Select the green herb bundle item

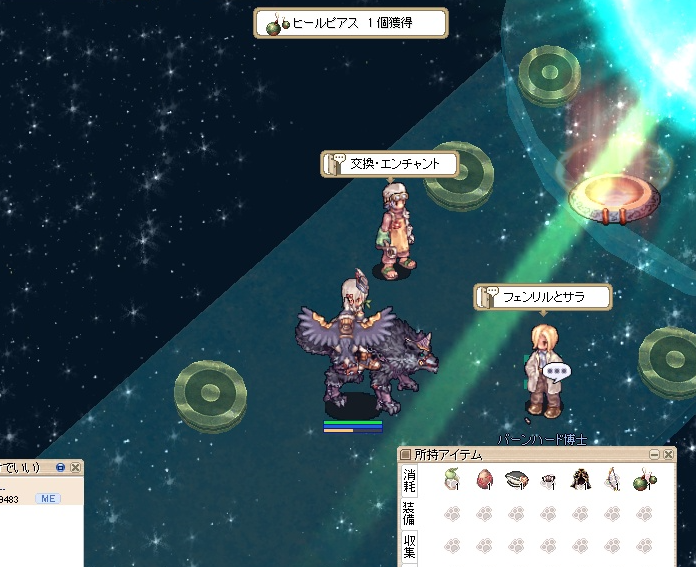[x=452, y=480]
